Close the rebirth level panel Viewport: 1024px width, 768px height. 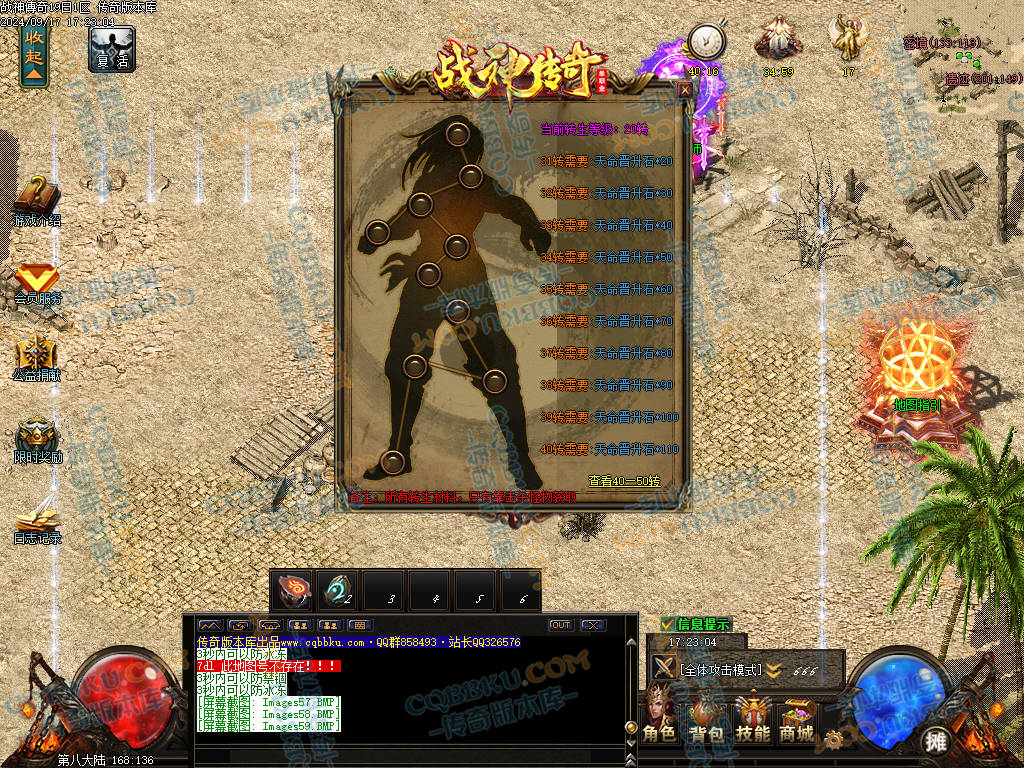click(x=685, y=89)
